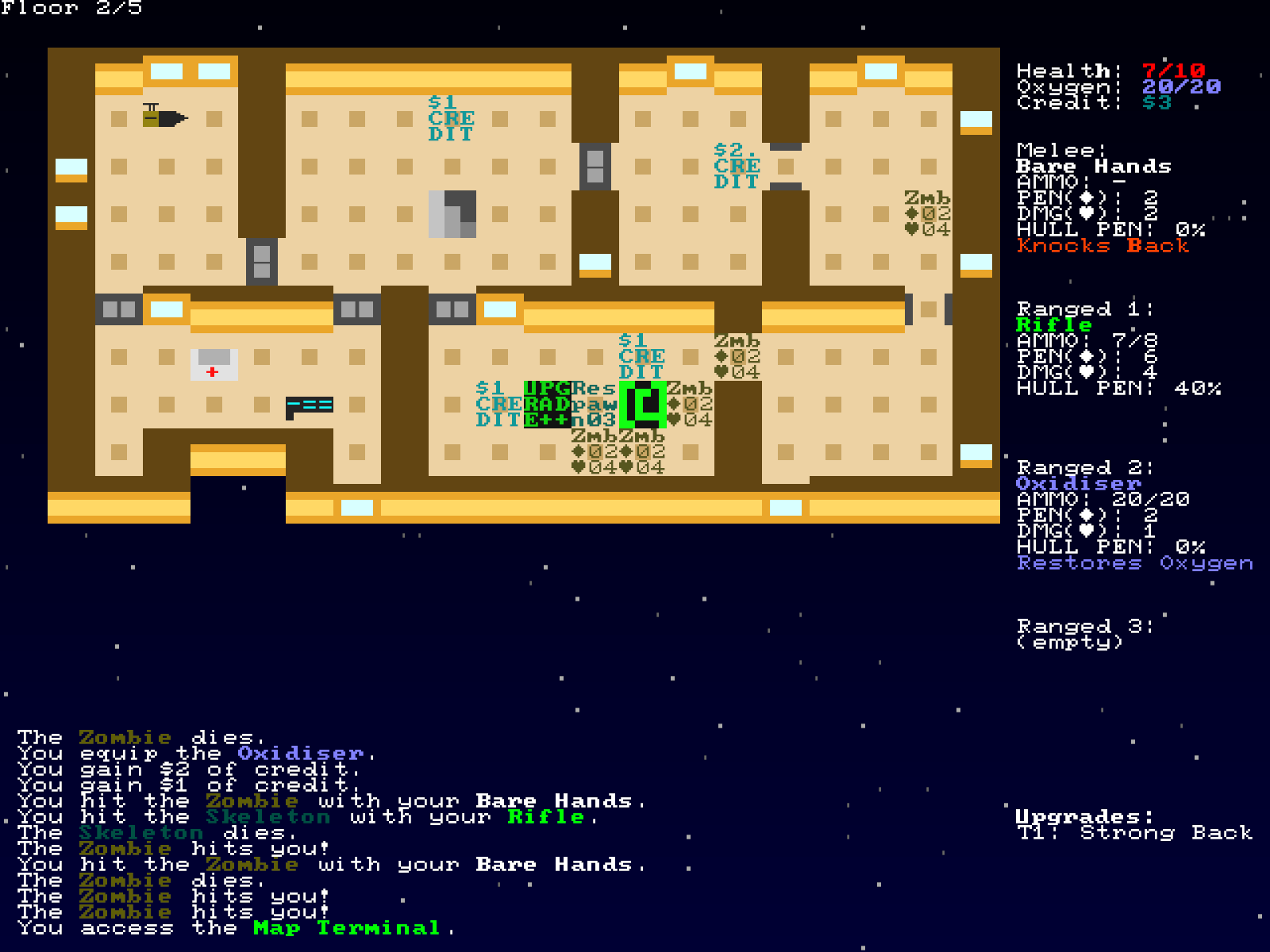Click the empty Ranged 3 slot

point(1072,635)
